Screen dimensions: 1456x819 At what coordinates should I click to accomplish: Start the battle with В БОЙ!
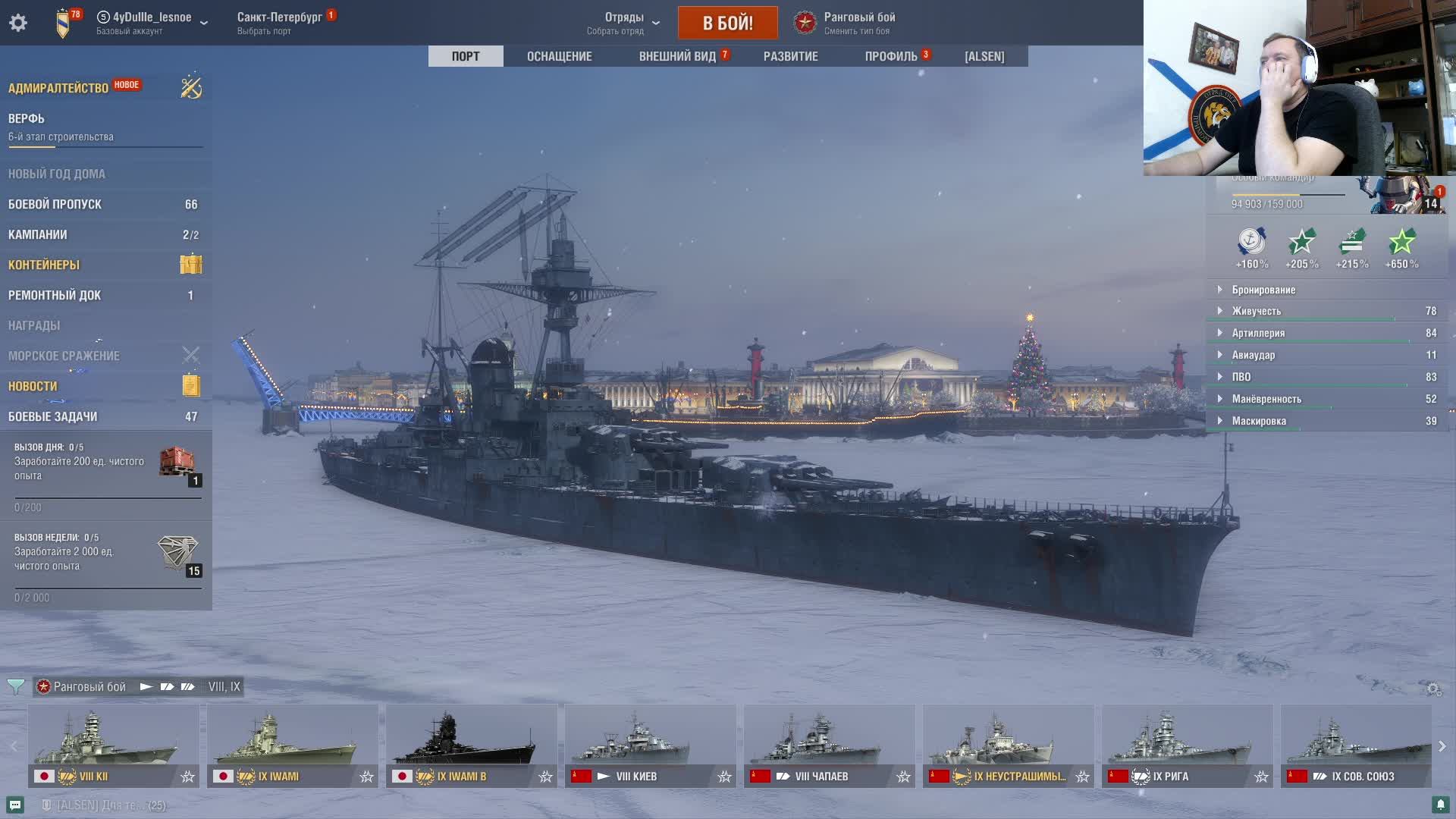coord(727,23)
